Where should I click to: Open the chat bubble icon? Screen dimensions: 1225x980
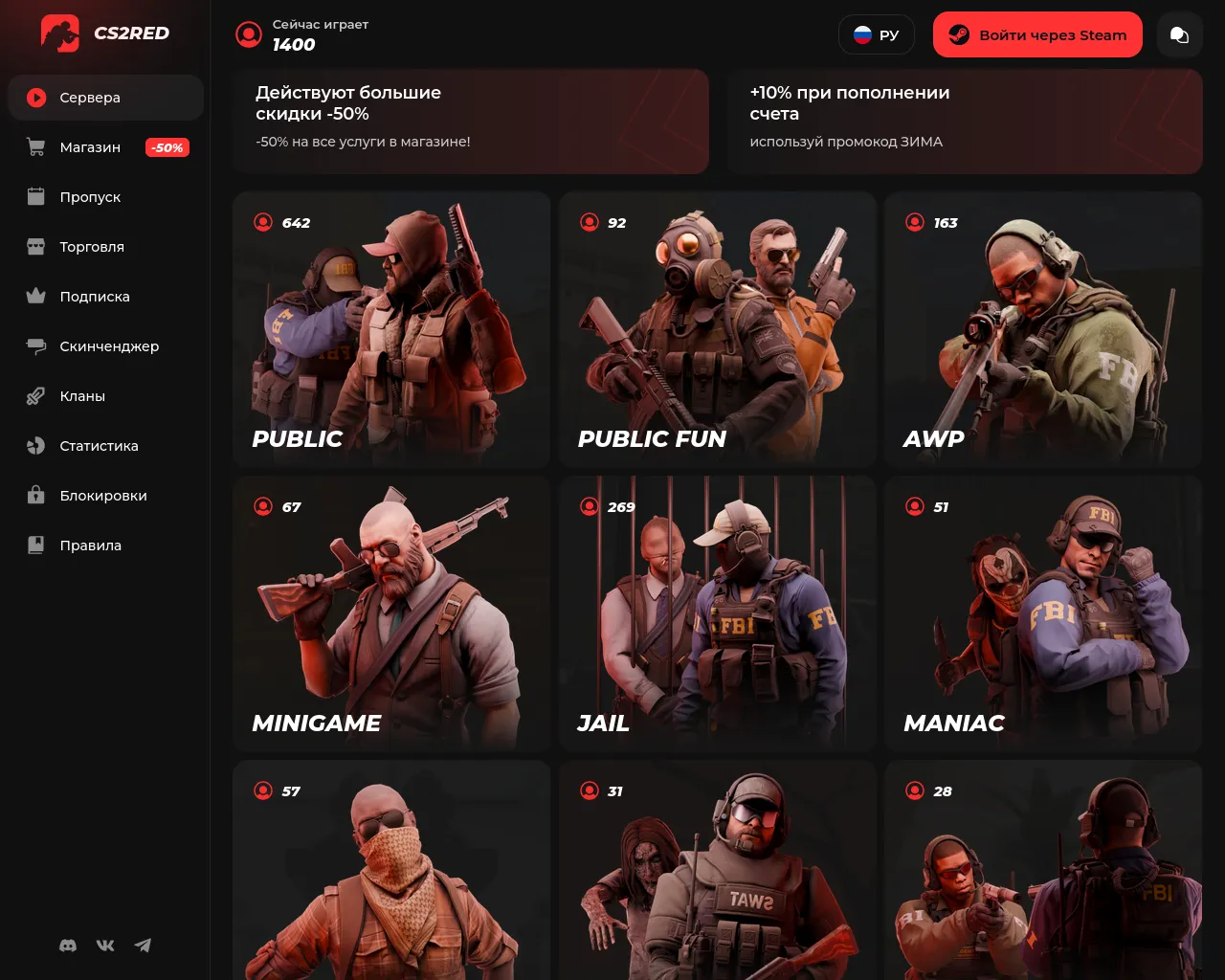click(1179, 35)
